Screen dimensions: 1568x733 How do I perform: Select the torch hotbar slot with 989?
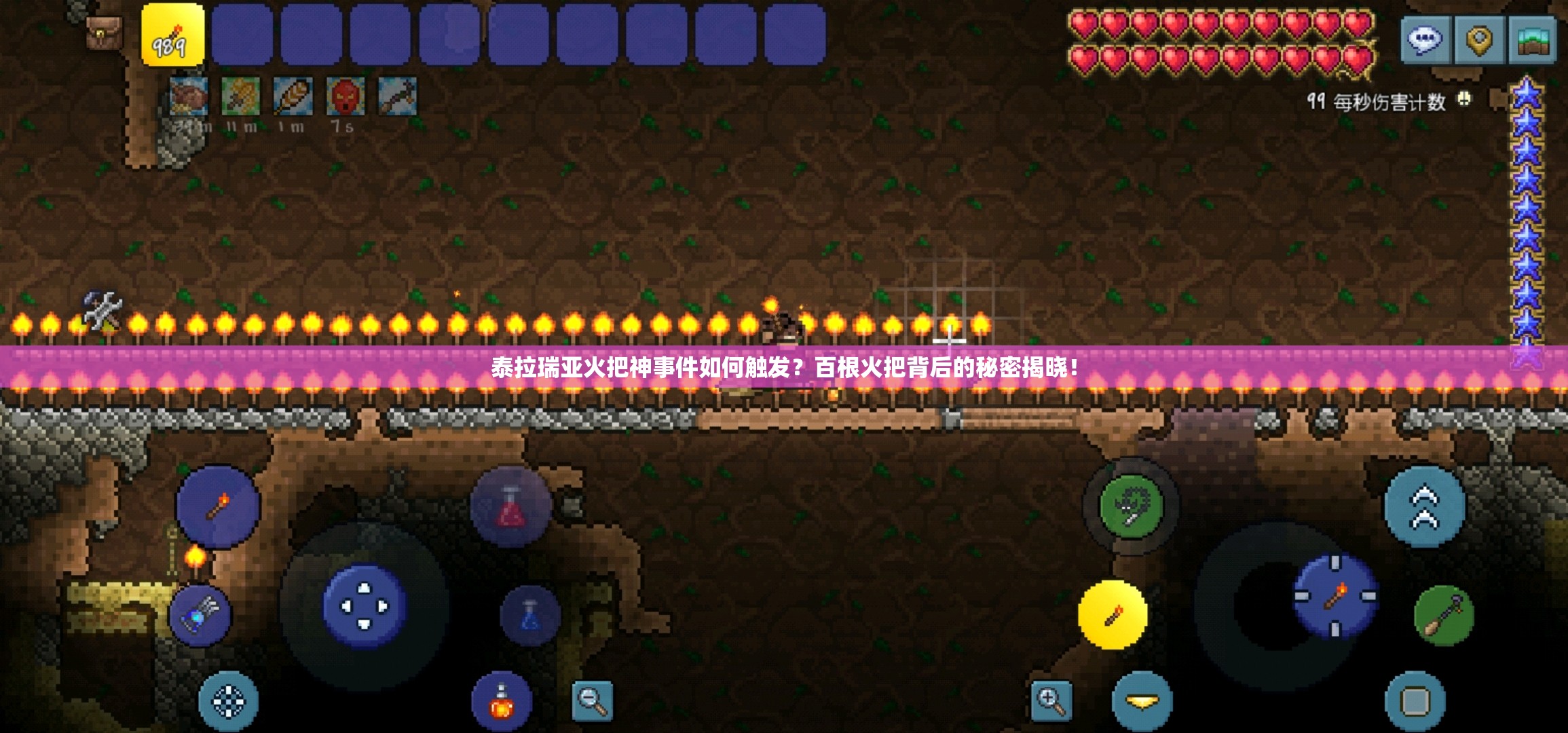point(172,35)
